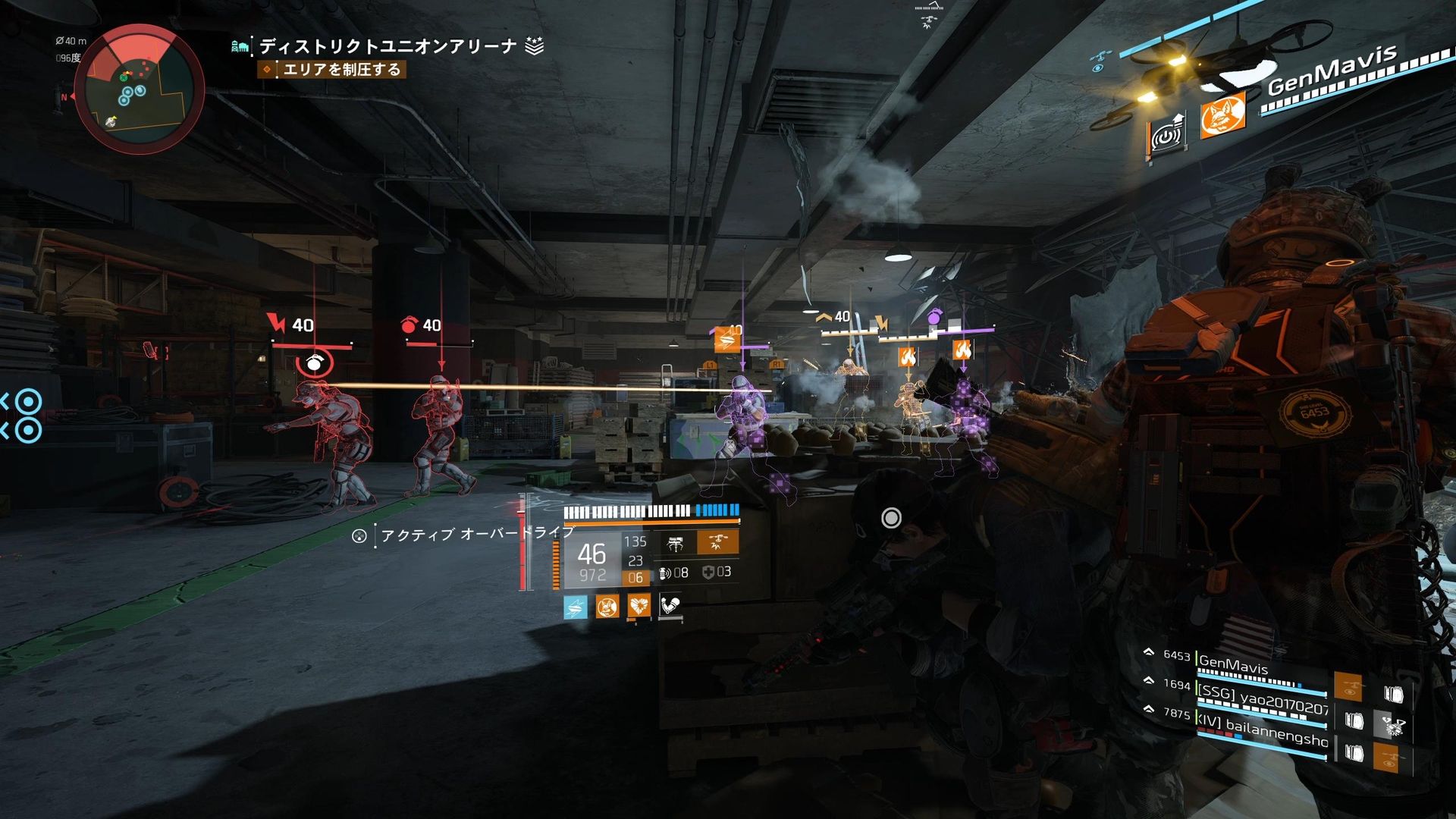The height and width of the screenshot is (819, 1456).
Task: Select the sound grenade icon showing 08
Action: pyautogui.click(x=664, y=573)
